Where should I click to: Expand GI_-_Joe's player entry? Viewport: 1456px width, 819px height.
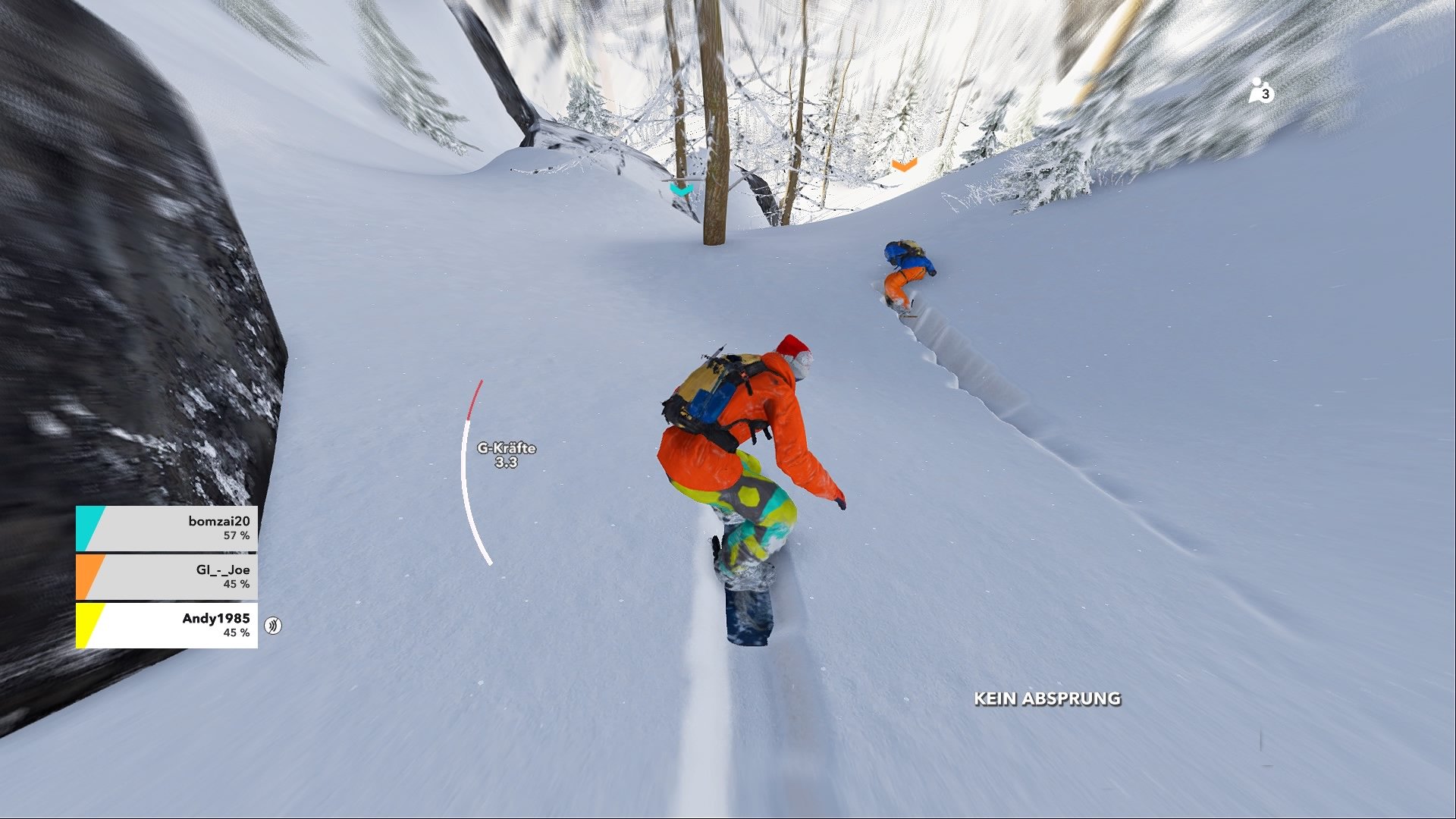coord(167,576)
